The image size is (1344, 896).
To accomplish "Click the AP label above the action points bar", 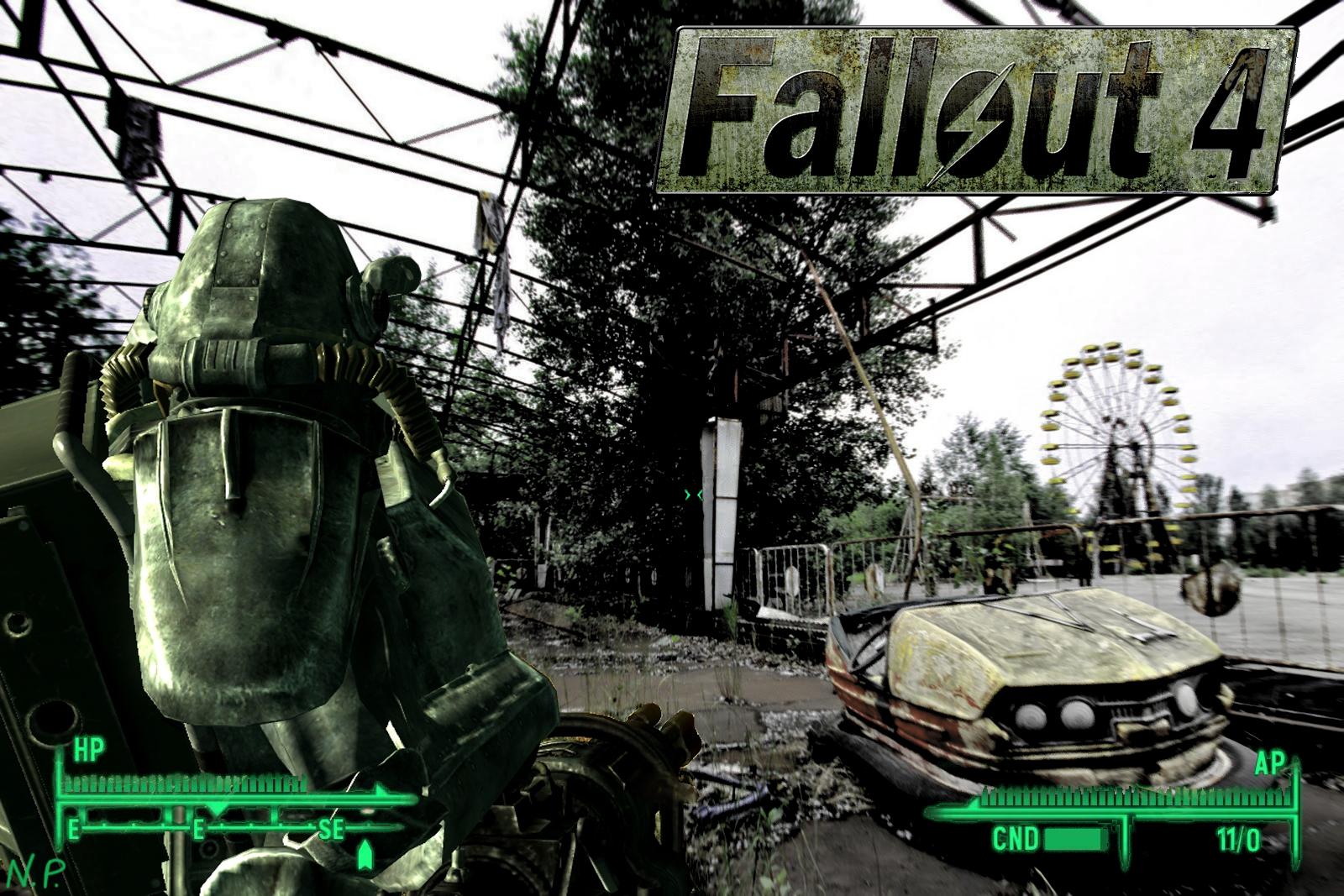I will click(1269, 763).
